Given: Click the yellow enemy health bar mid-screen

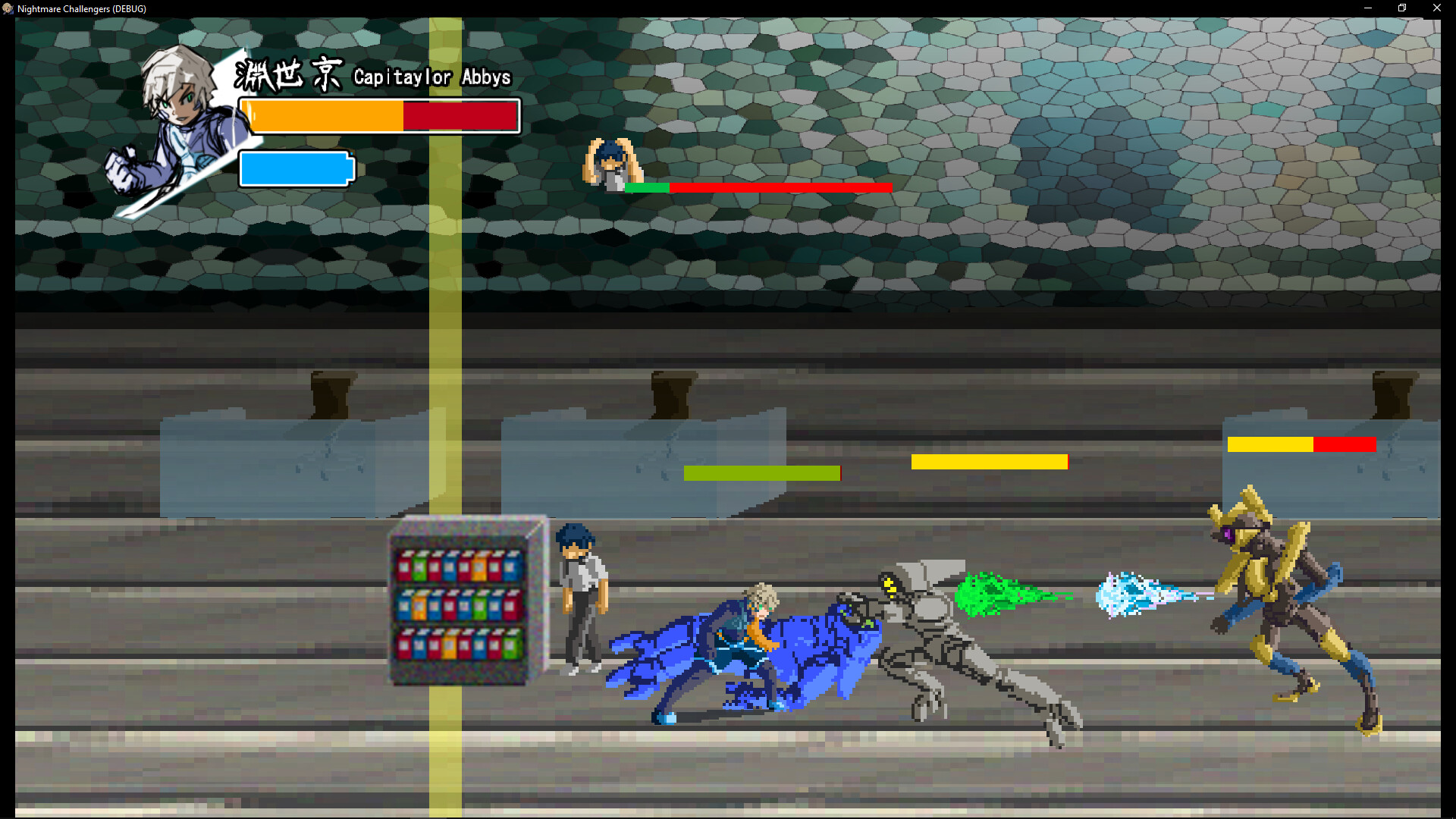Looking at the screenshot, I should point(990,461).
